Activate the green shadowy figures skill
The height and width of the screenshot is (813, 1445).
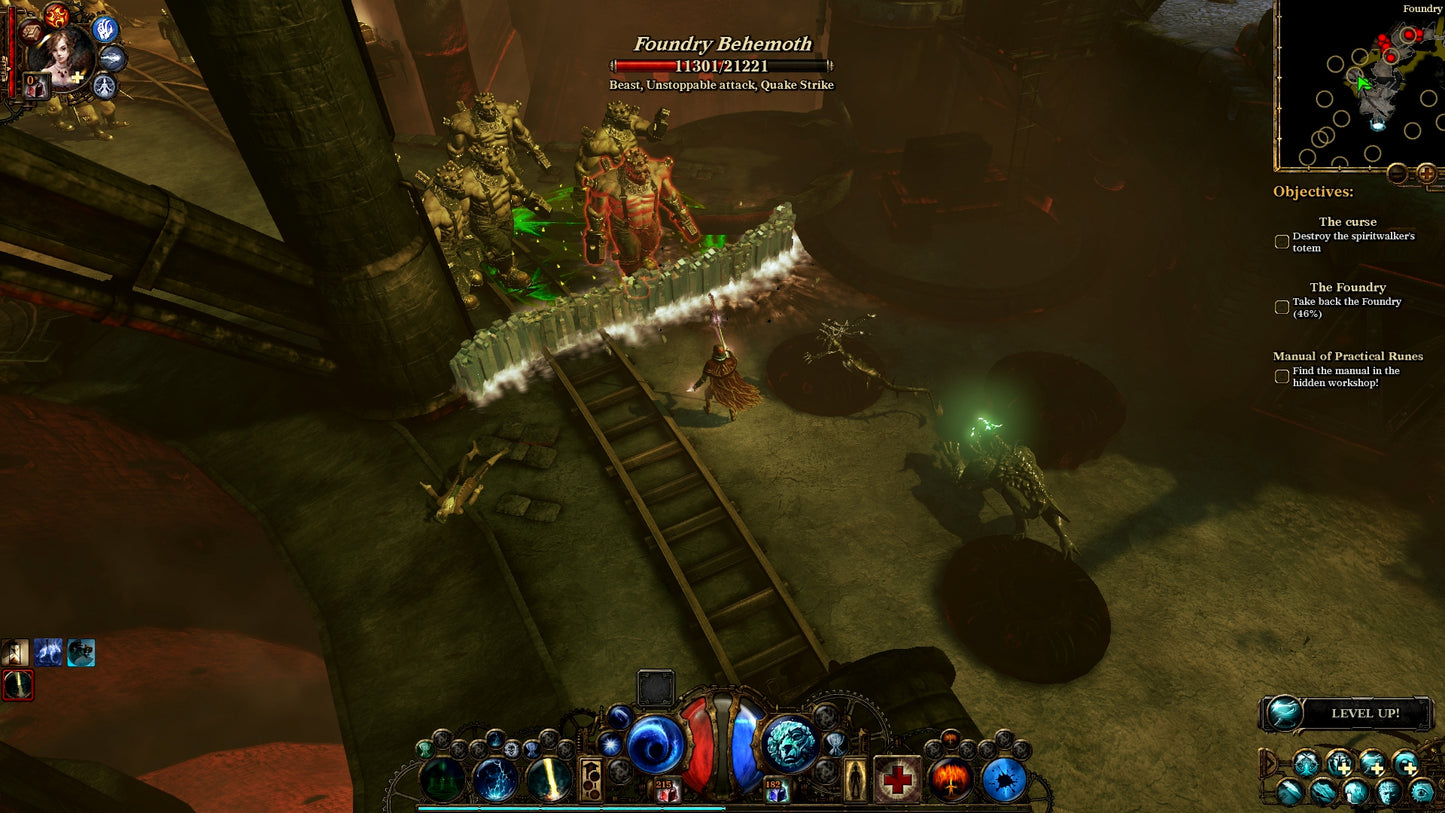443,780
